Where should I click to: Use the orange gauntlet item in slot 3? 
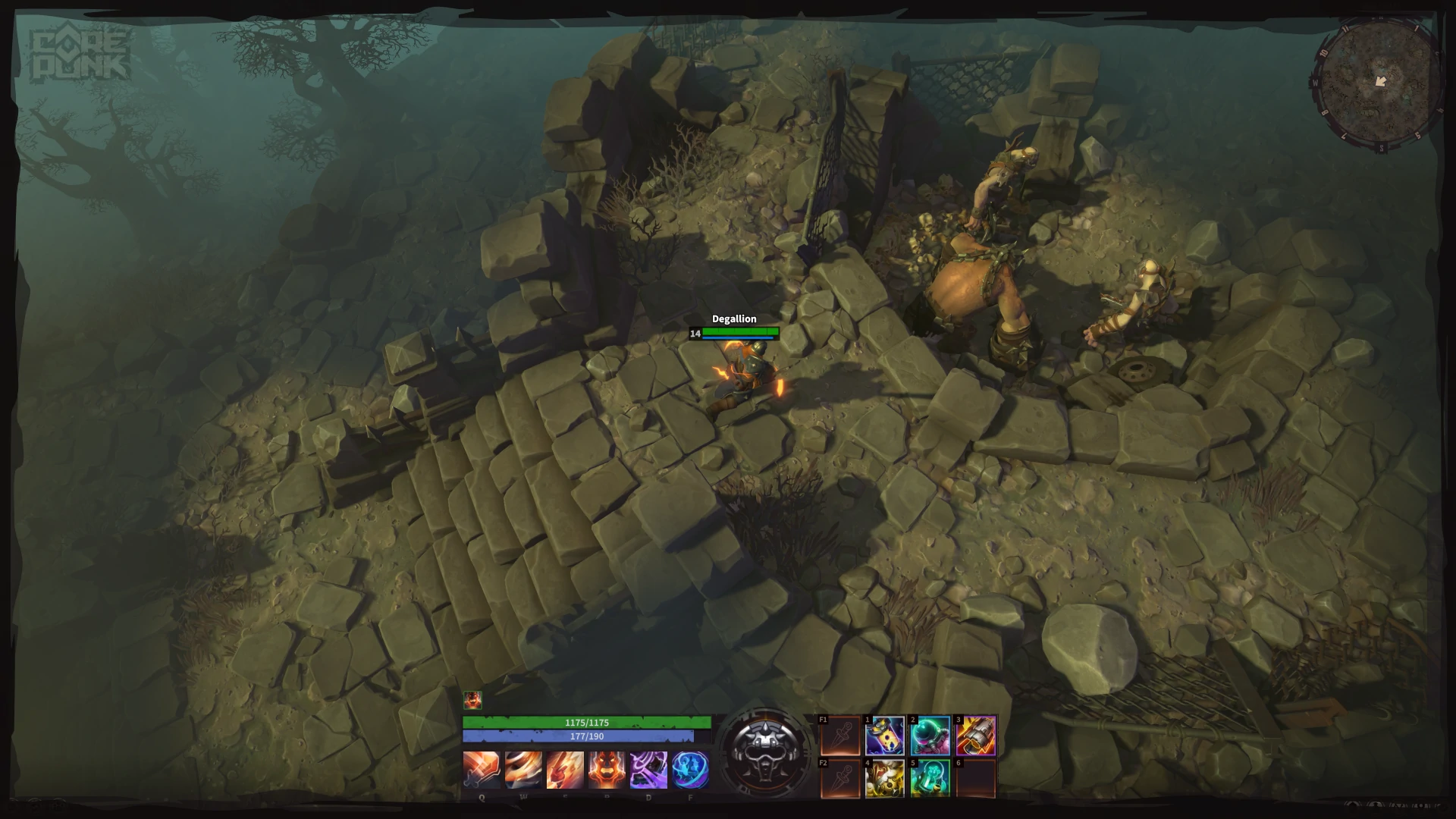[x=976, y=736]
